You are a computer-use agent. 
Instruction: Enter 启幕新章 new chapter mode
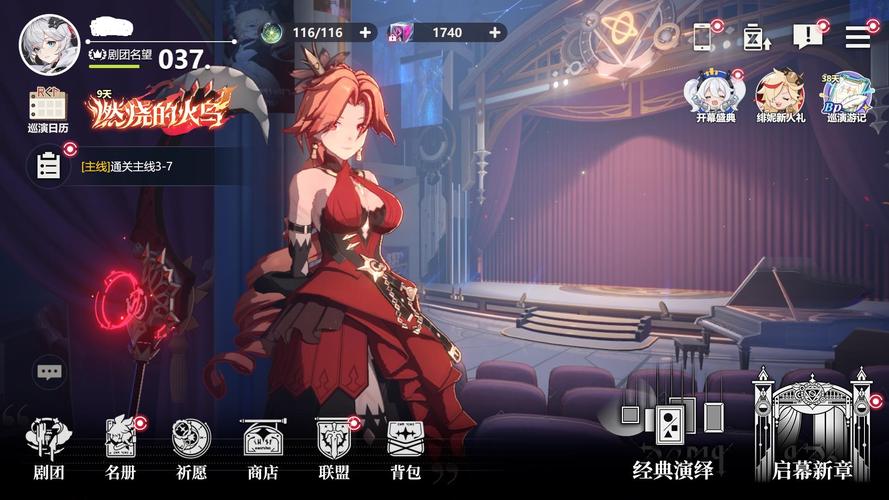click(x=811, y=430)
